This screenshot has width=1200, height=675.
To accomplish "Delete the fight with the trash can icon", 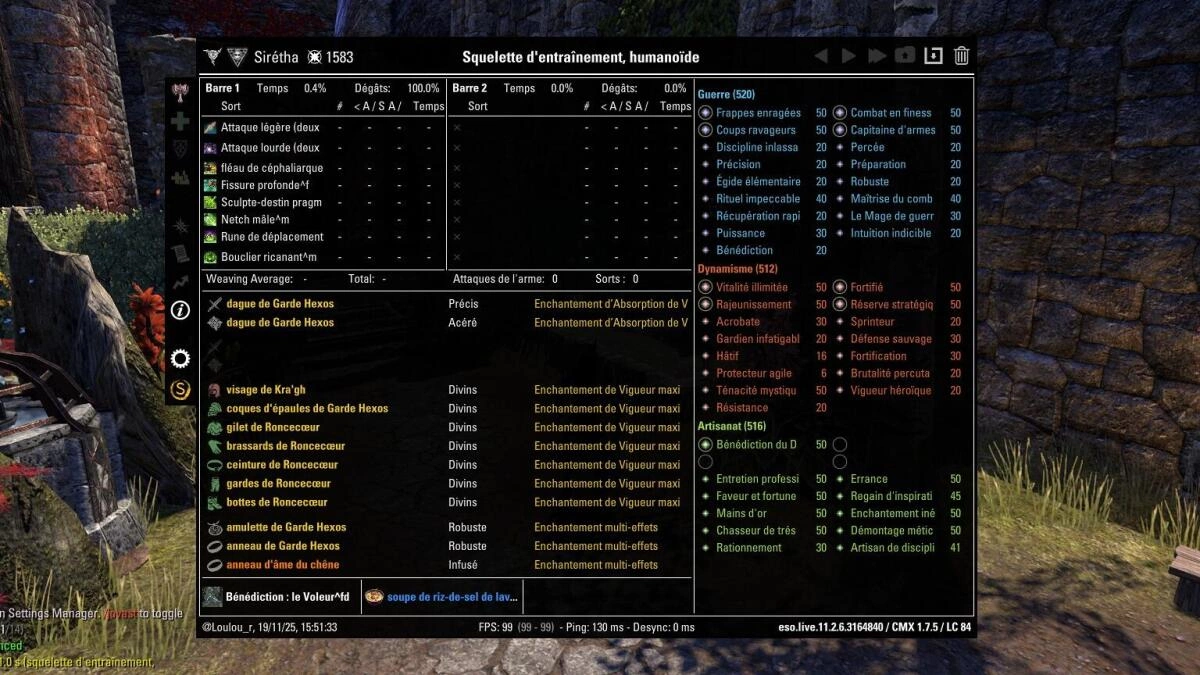I will [961, 56].
